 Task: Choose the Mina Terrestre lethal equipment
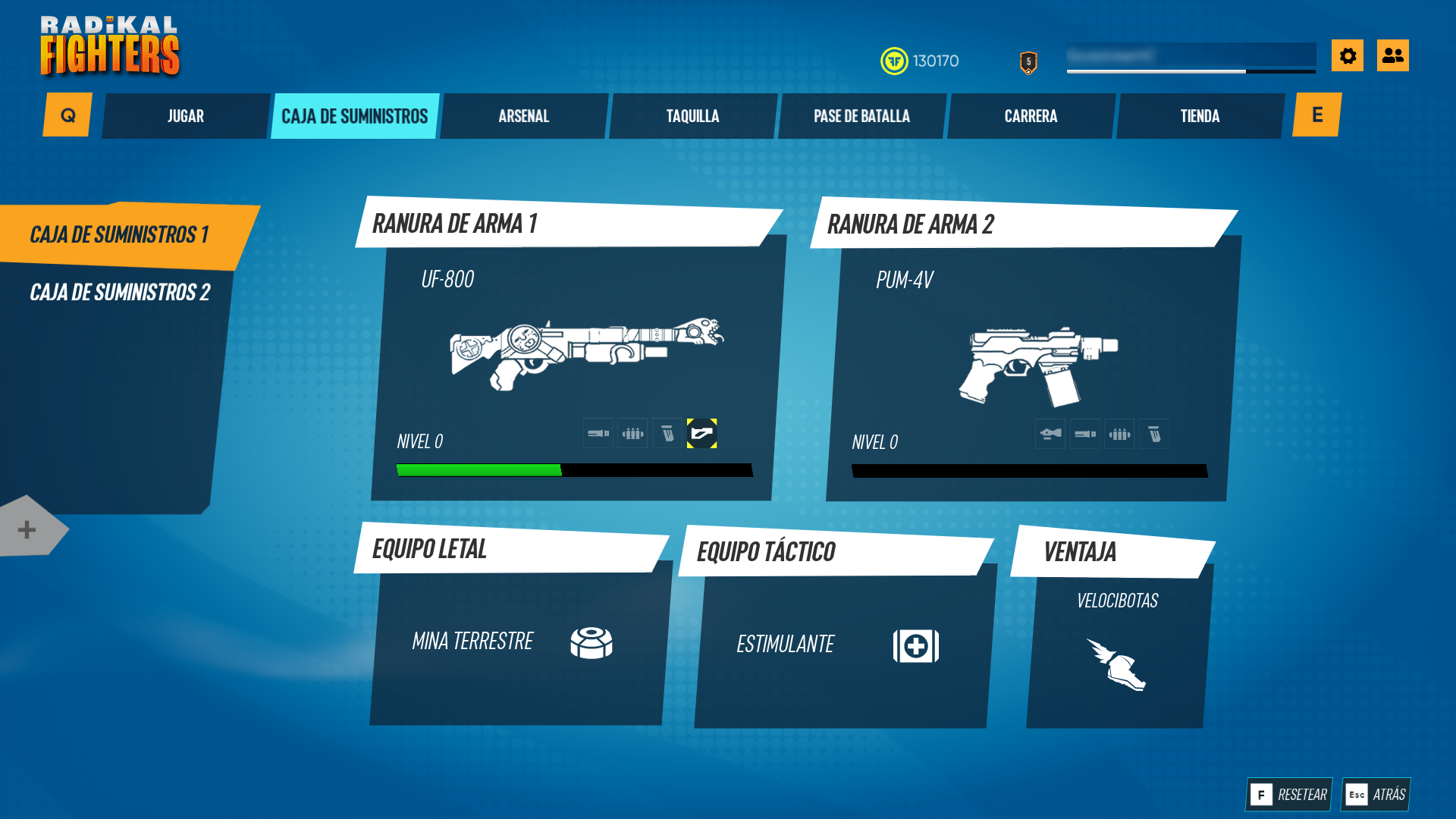516,643
